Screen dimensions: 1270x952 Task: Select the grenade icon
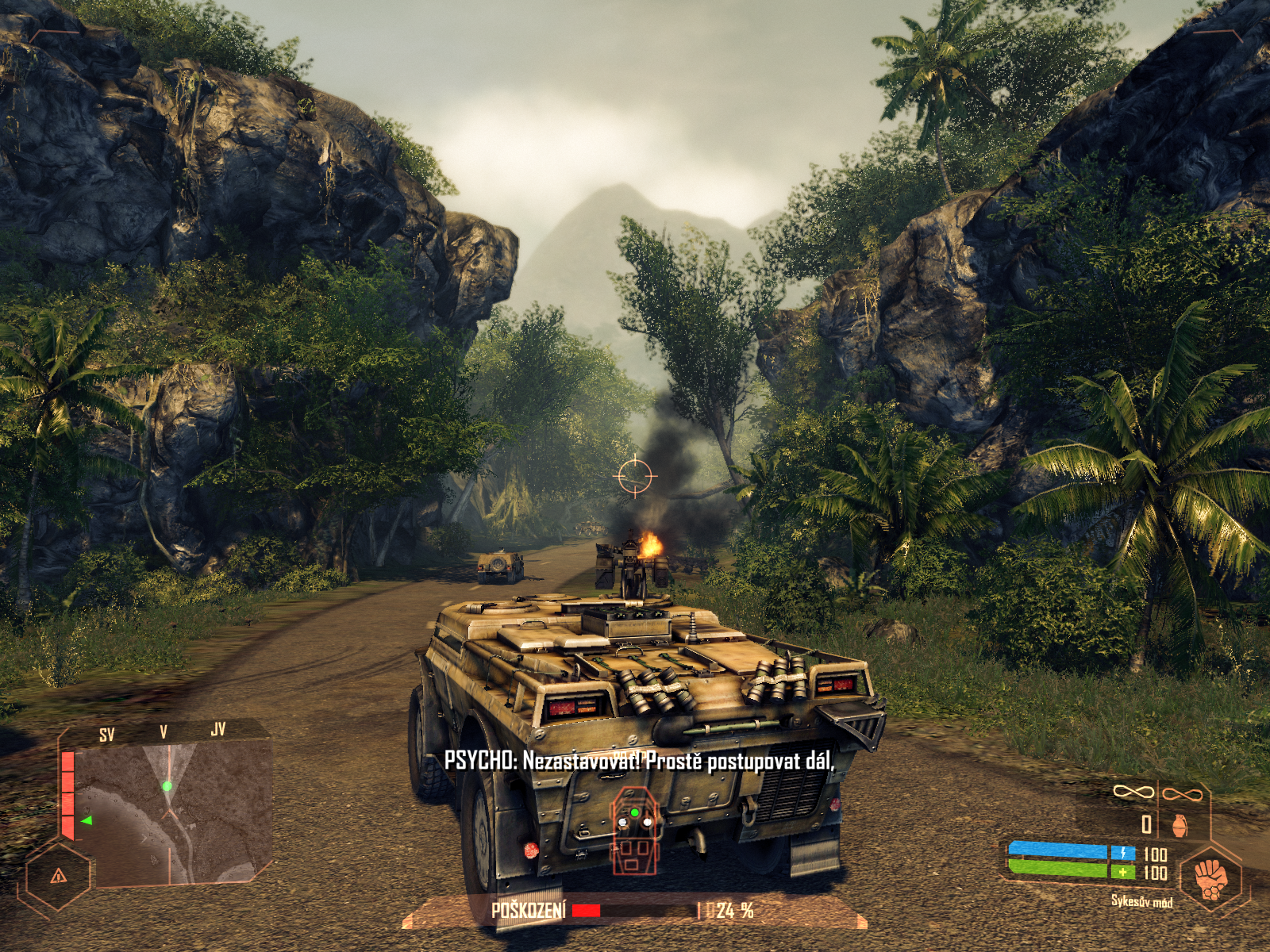(1180, 826)
